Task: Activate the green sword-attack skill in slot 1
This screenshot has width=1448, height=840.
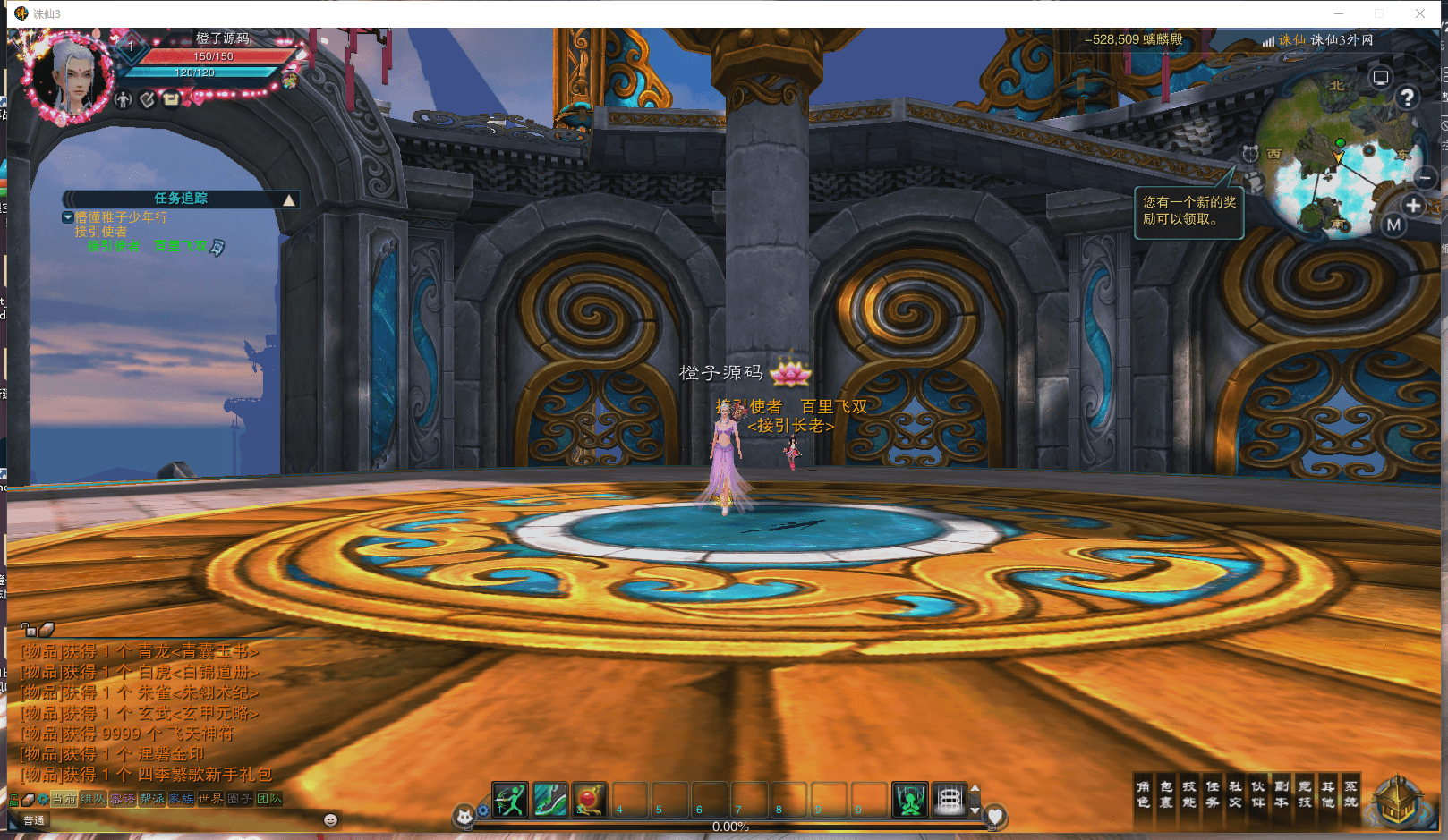Action: pos(510,800)
